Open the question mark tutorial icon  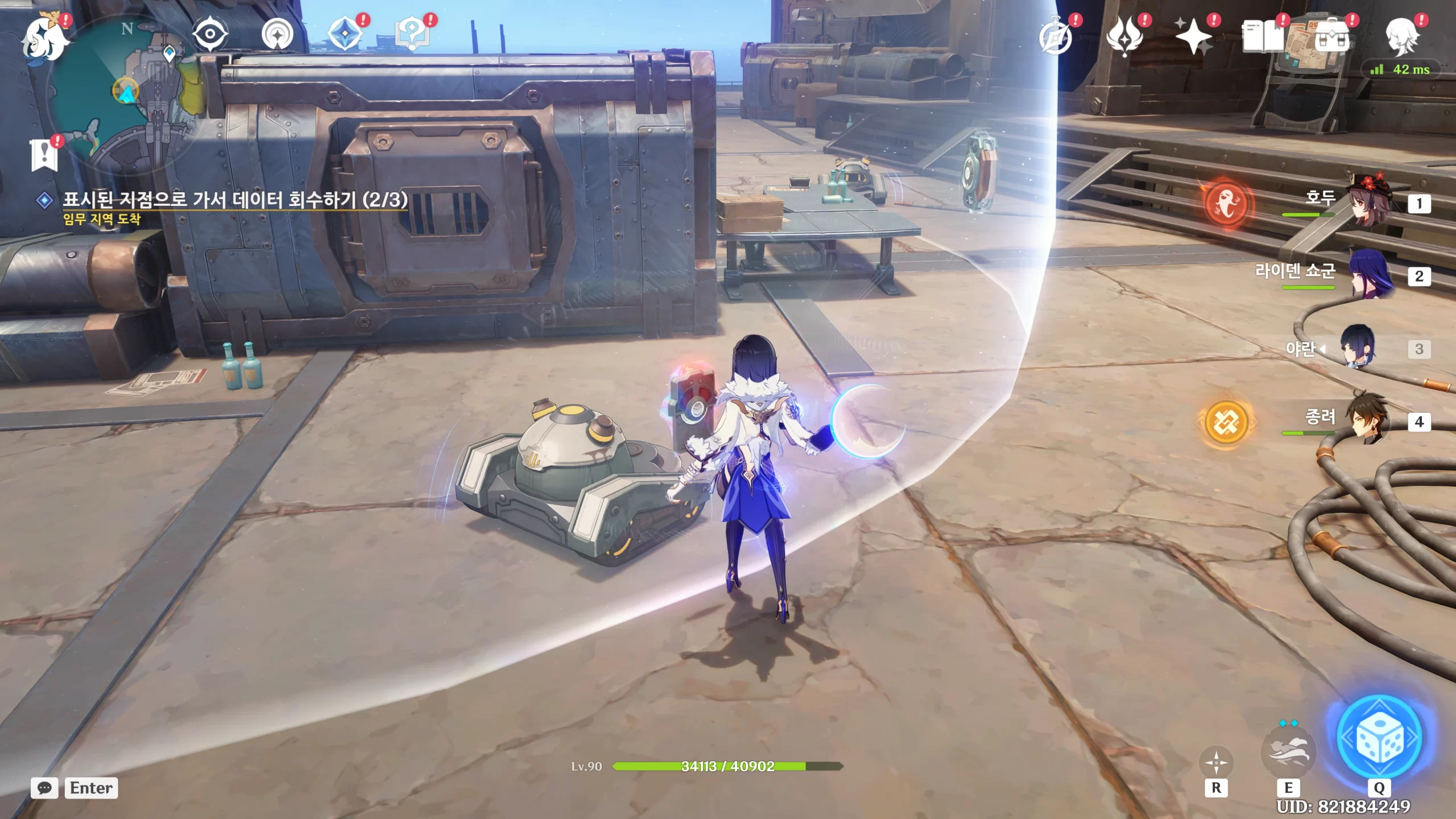(x=413, y=34)
